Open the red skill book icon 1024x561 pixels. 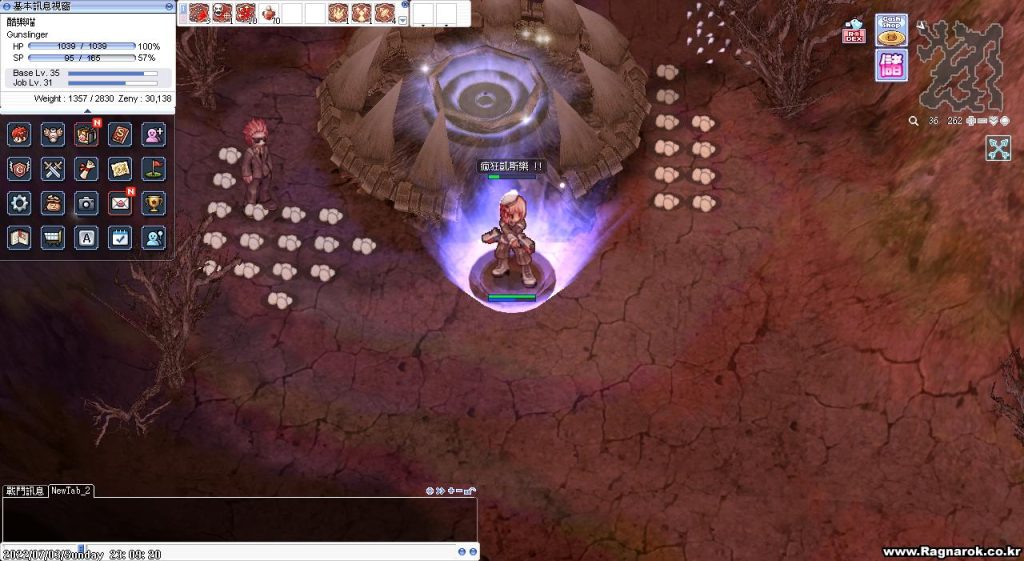(120, 135)
